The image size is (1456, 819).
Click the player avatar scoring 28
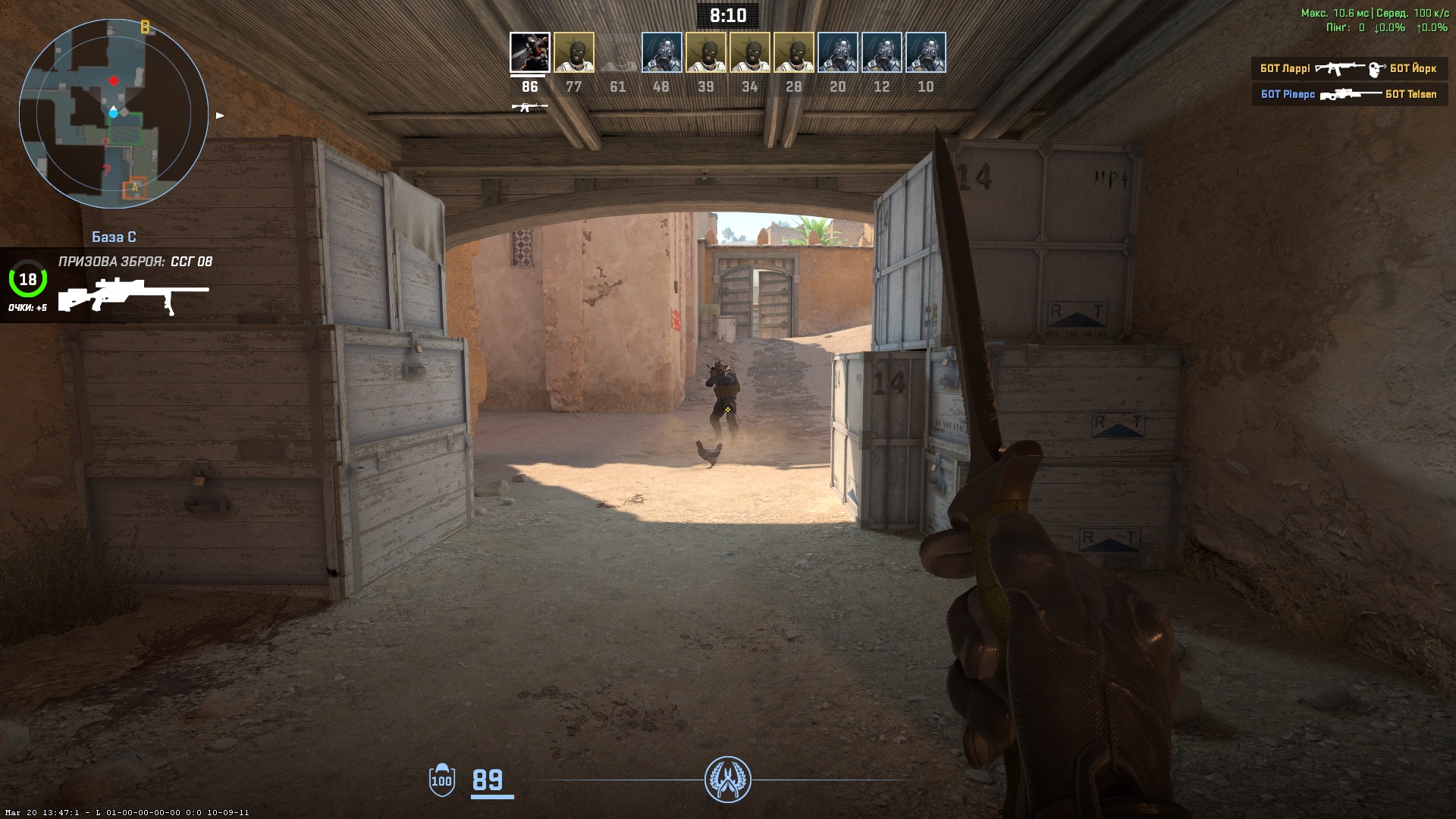(794, 52)
